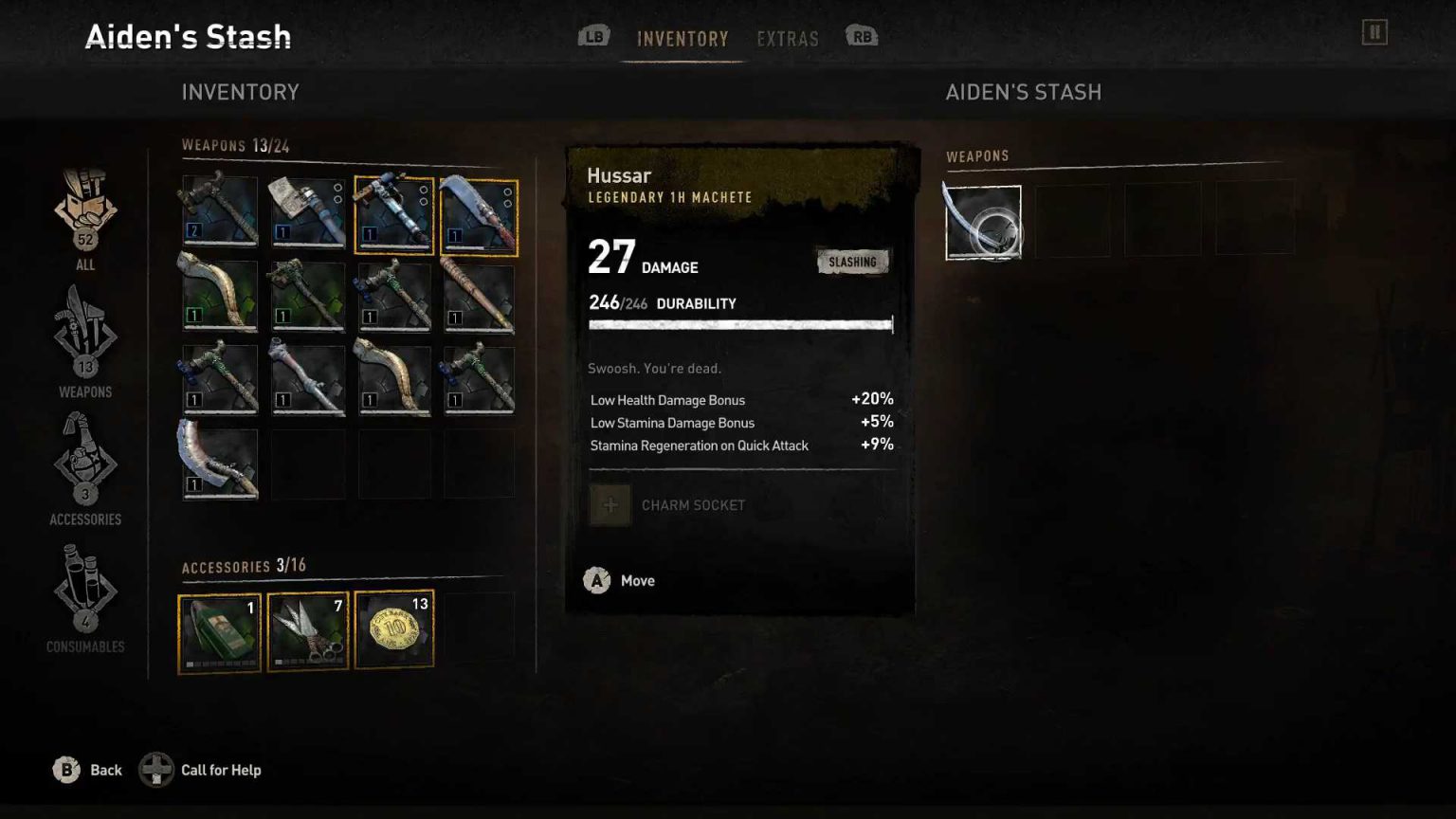Open the Consumables category in the sidebar

point(84,595)
